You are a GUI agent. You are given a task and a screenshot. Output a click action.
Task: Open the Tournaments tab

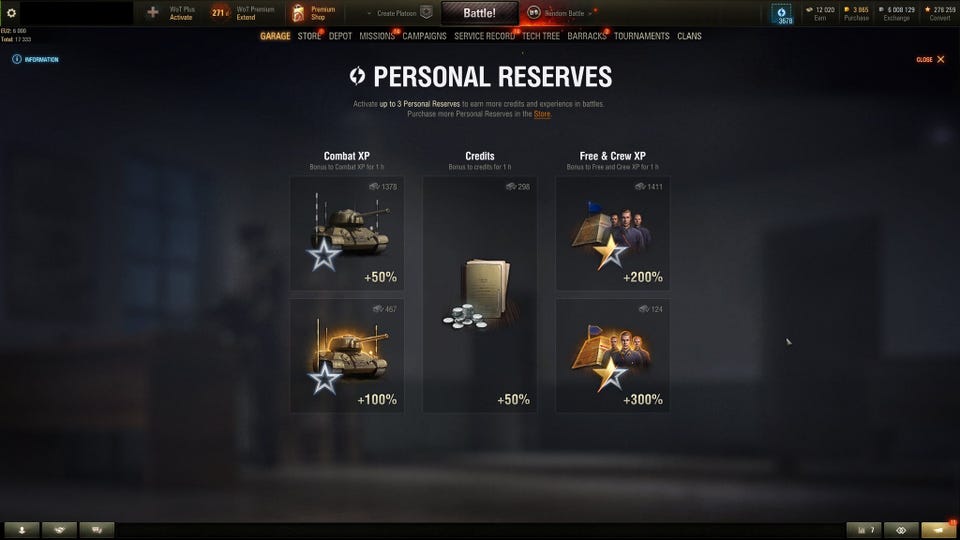pyautogui.click(x=642, y=36)
